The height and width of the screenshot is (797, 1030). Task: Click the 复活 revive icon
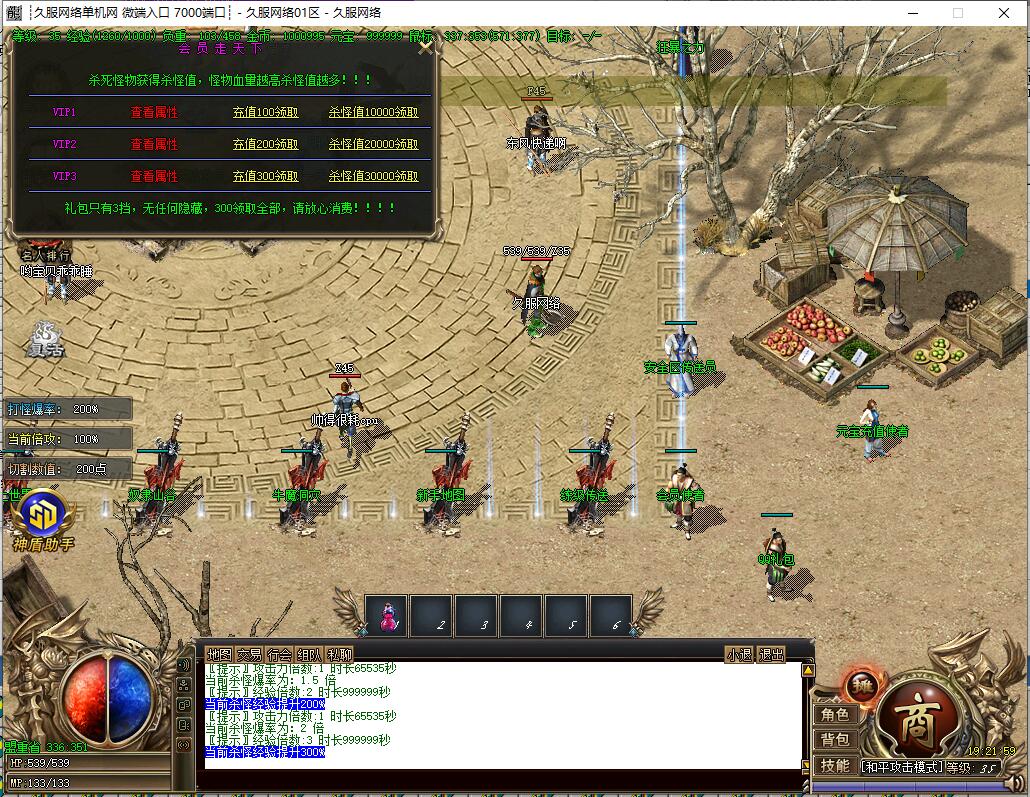pyautogui.click(x=44, y=338)
